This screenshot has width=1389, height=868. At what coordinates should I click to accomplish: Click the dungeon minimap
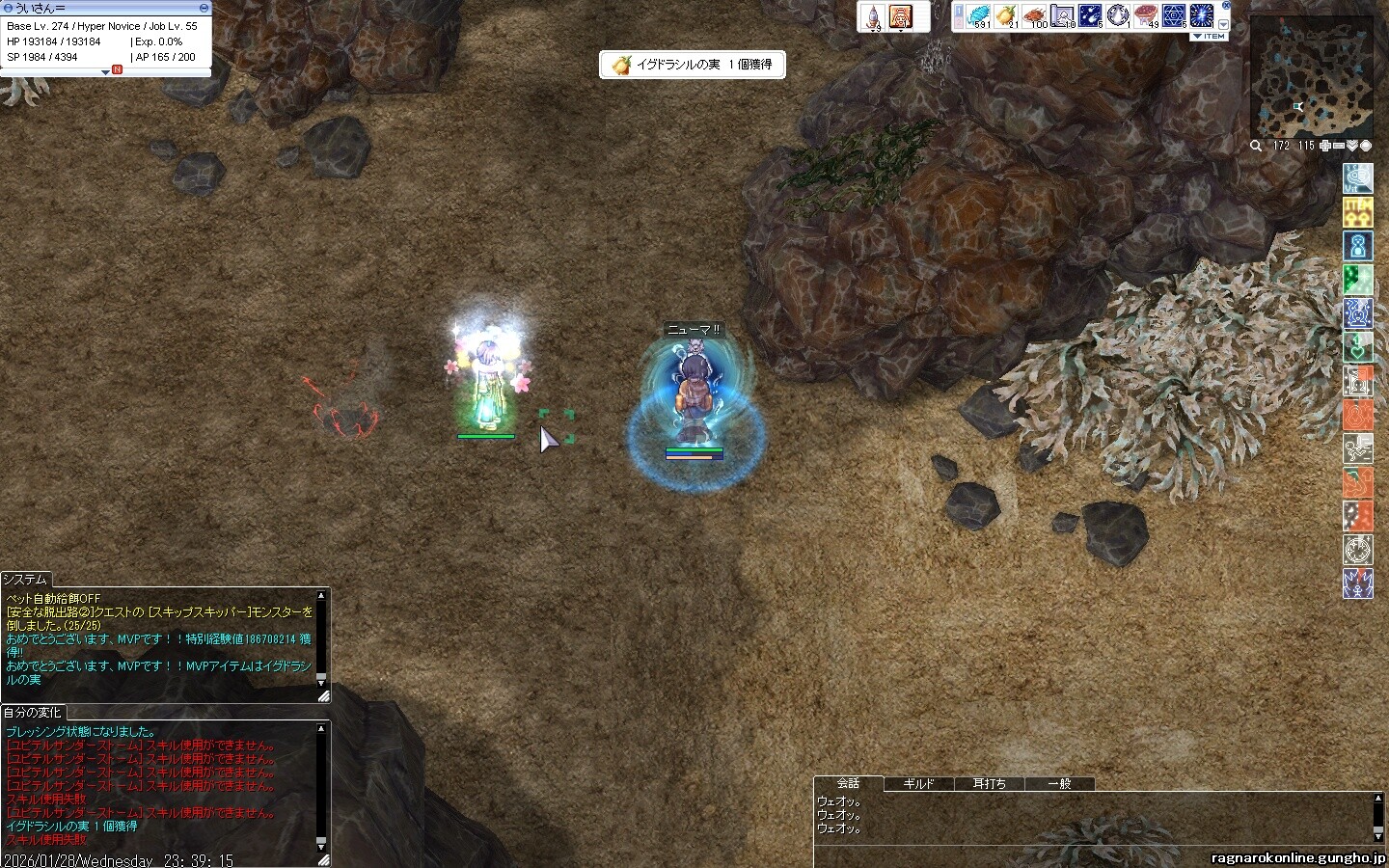pos(1312,77)
